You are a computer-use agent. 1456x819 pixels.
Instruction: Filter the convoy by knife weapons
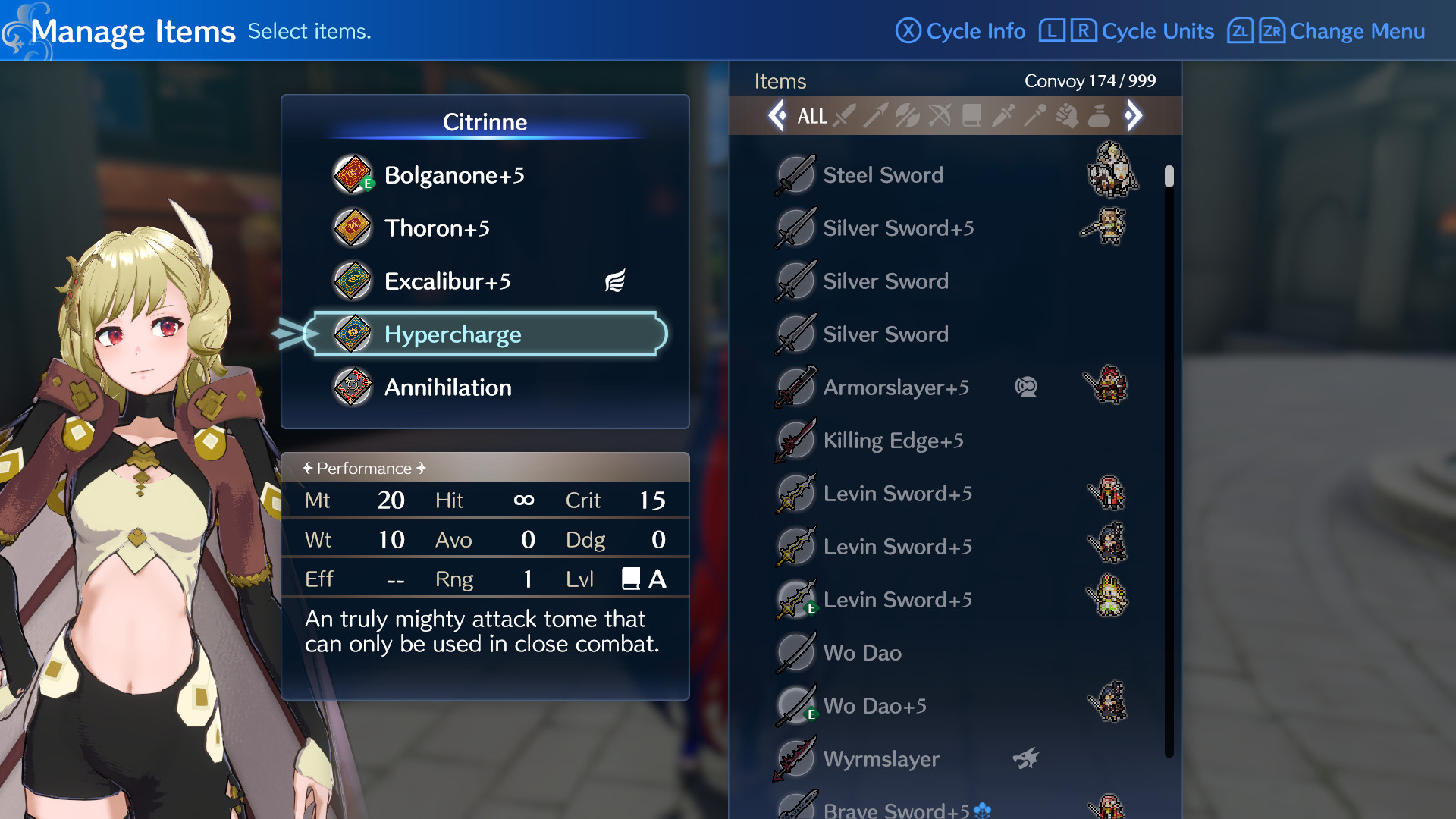point(1003,116)
